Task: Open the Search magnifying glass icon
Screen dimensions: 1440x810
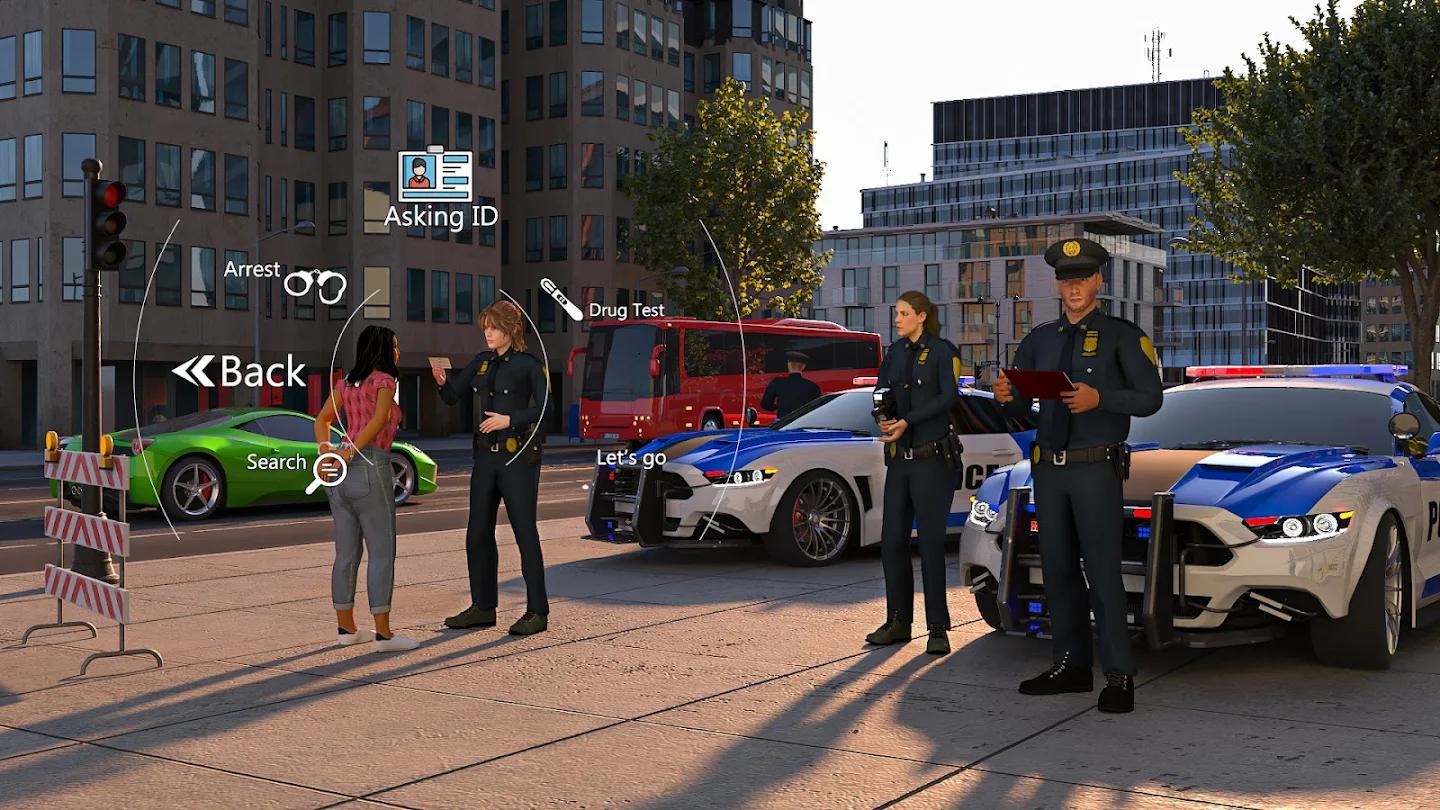Action: (330, 470)
